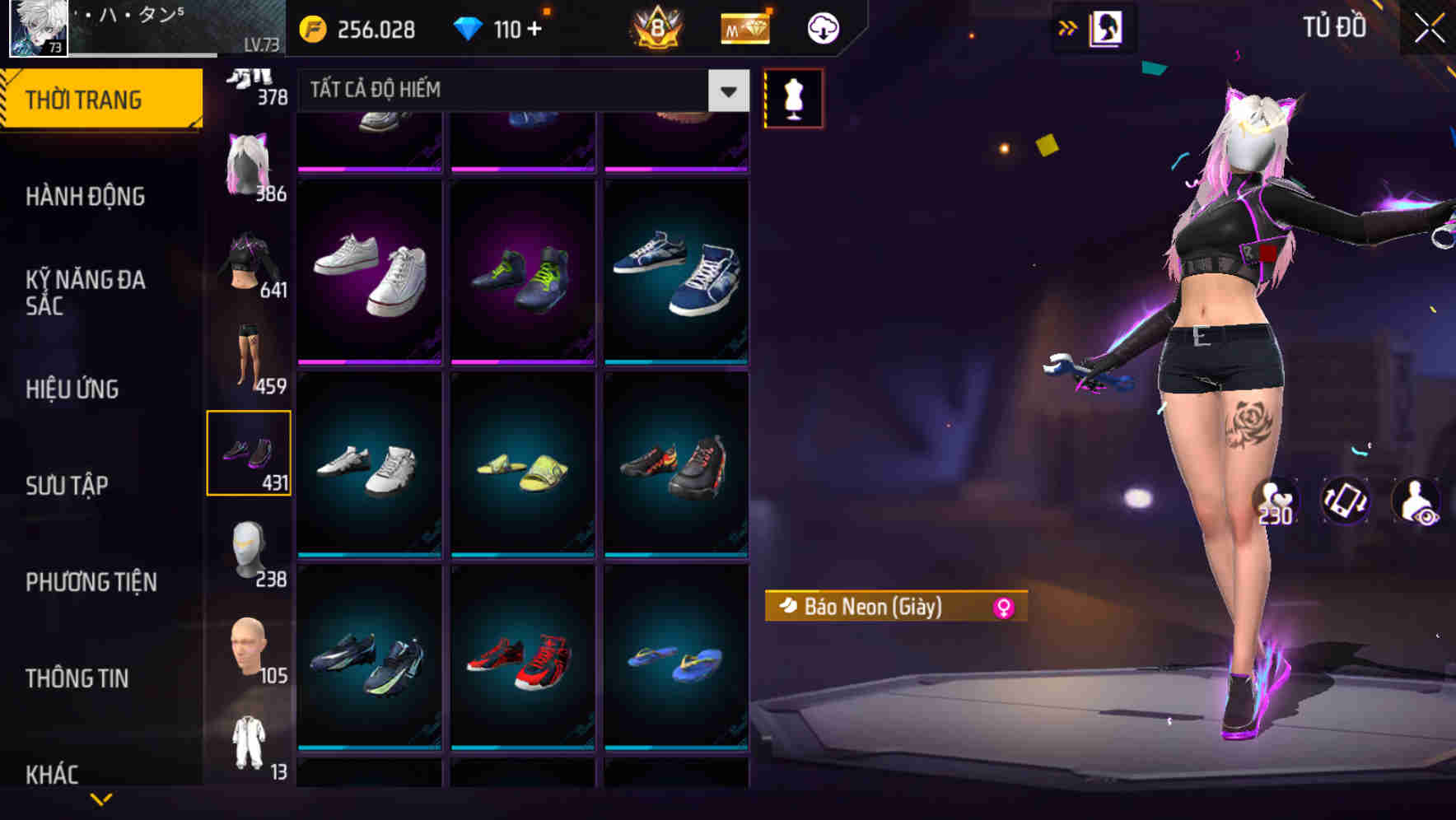Select the red sneakers thumbnail in bottom row
Viewport: 1456px width, 820px height.
point(521,665)
